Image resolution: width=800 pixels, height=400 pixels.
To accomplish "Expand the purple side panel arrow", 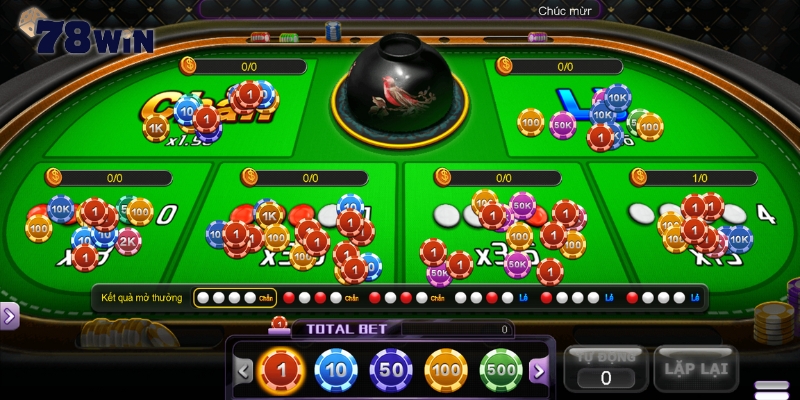I will click(x=9, y=316).
